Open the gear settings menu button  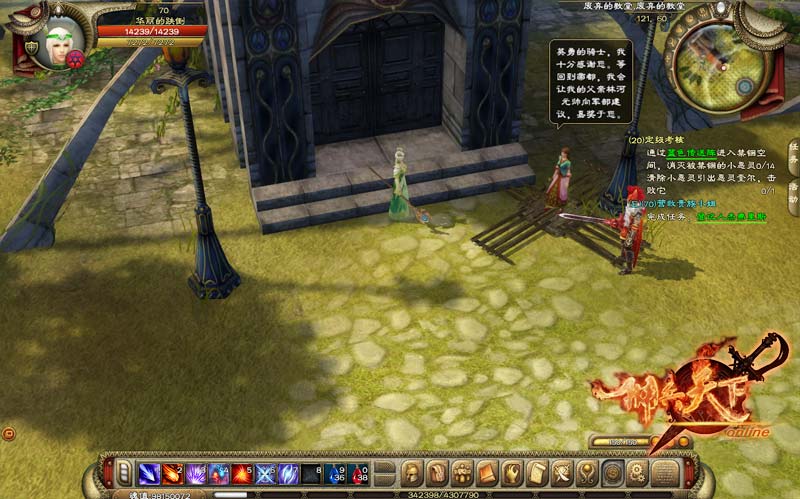(x=637, y=473)
